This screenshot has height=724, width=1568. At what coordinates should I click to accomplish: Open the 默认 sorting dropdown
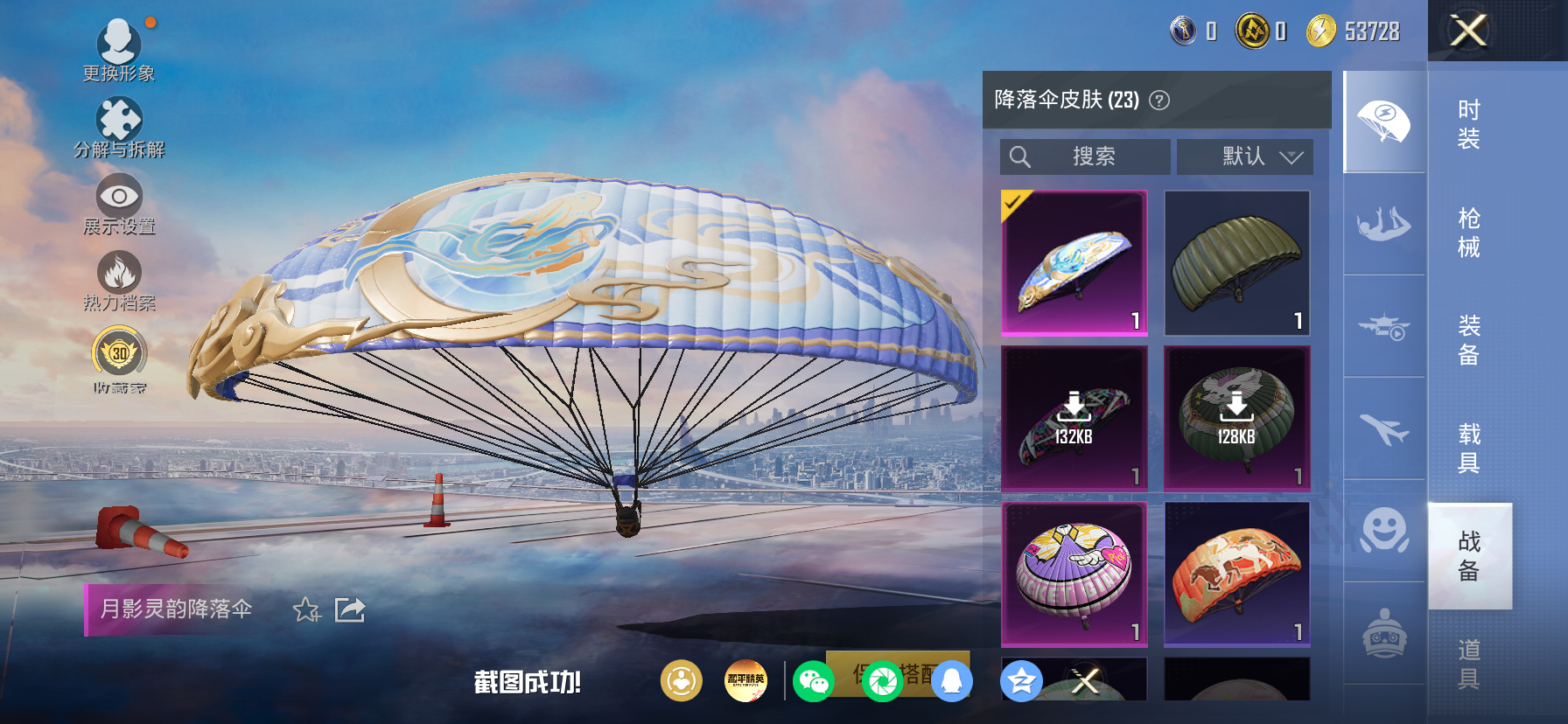point(1246,157)
